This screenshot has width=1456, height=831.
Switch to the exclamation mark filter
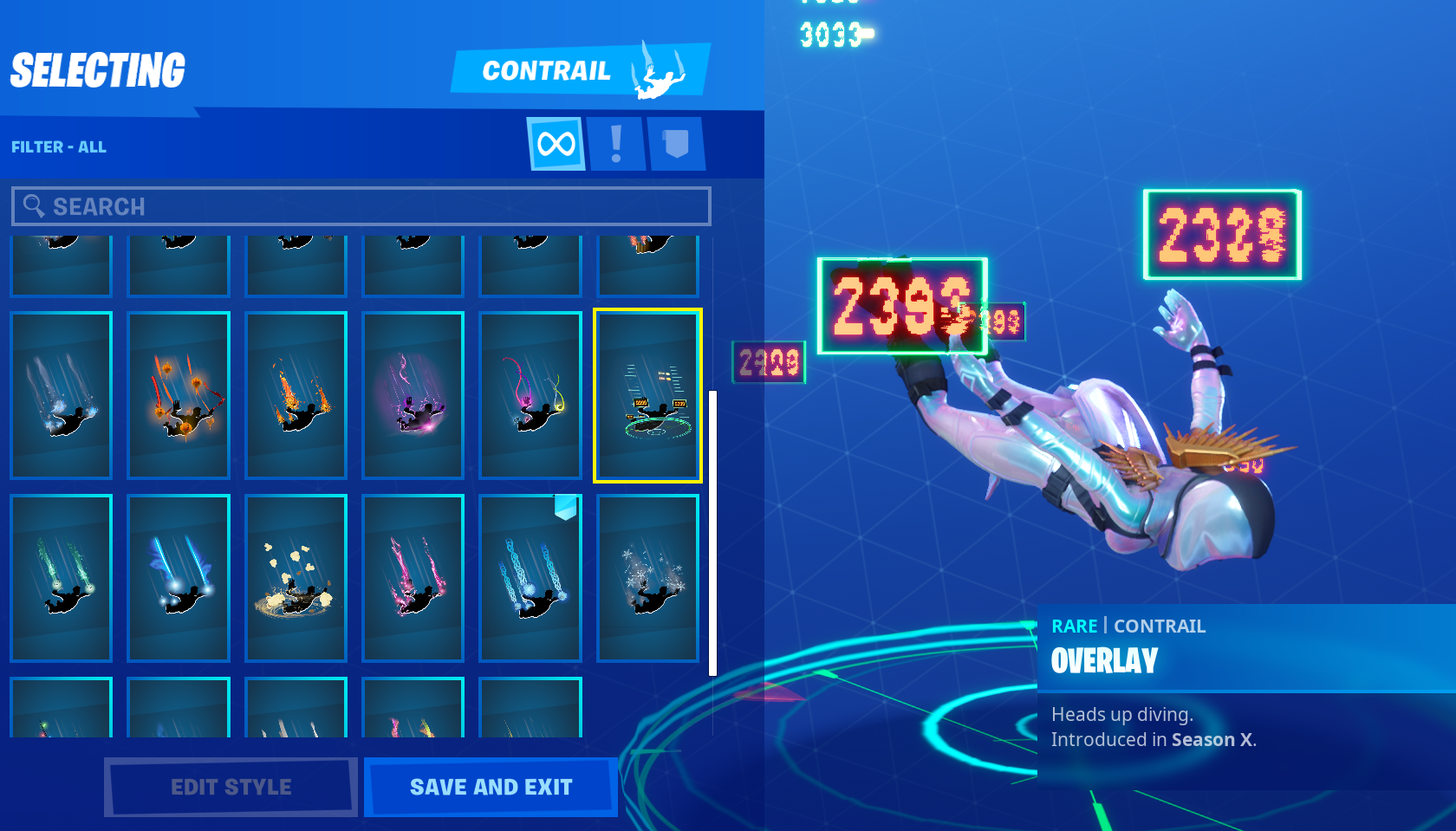click(x=616, y=144)
